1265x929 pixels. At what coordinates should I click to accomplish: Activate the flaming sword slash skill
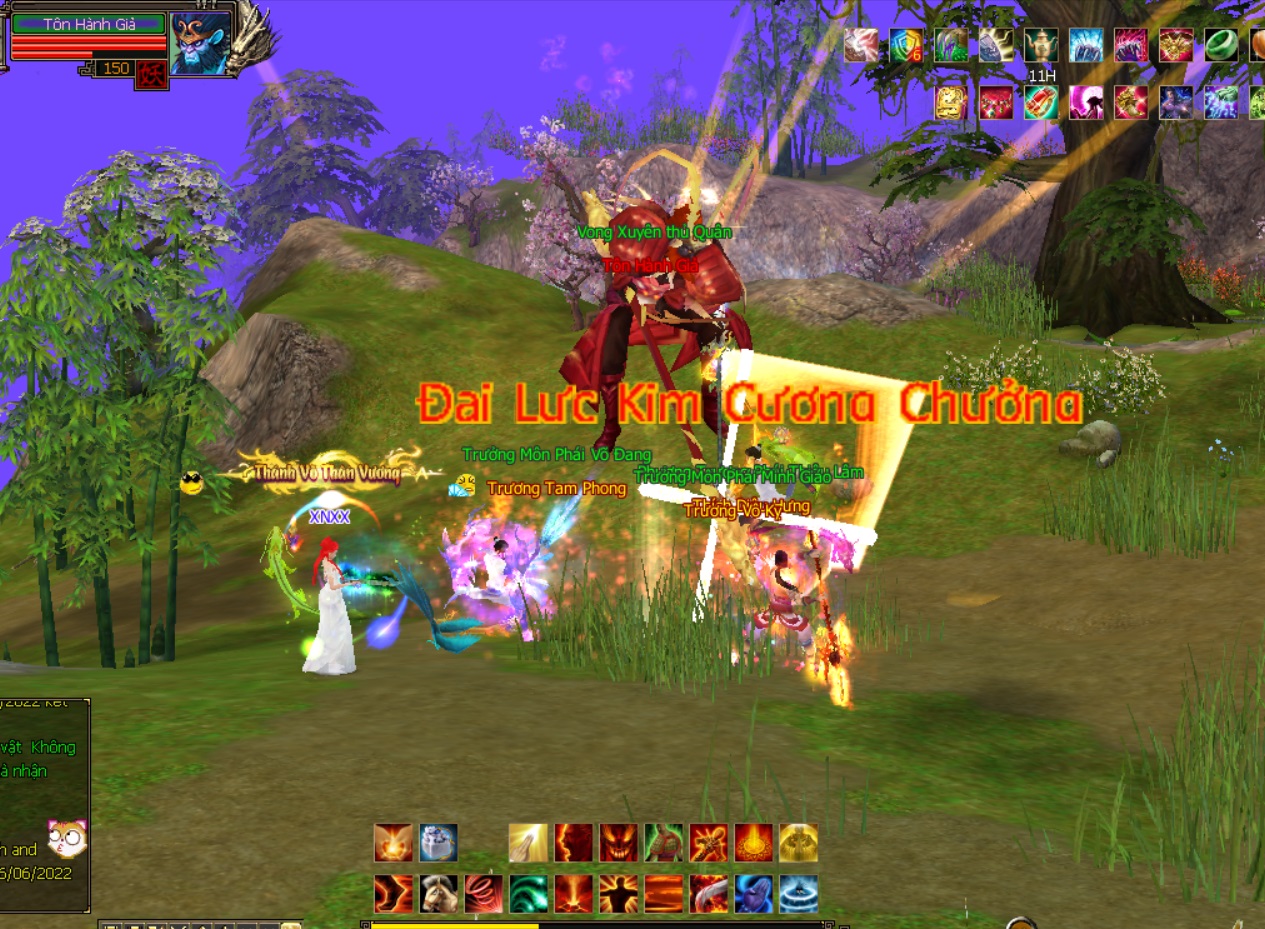tap(708, 893)
